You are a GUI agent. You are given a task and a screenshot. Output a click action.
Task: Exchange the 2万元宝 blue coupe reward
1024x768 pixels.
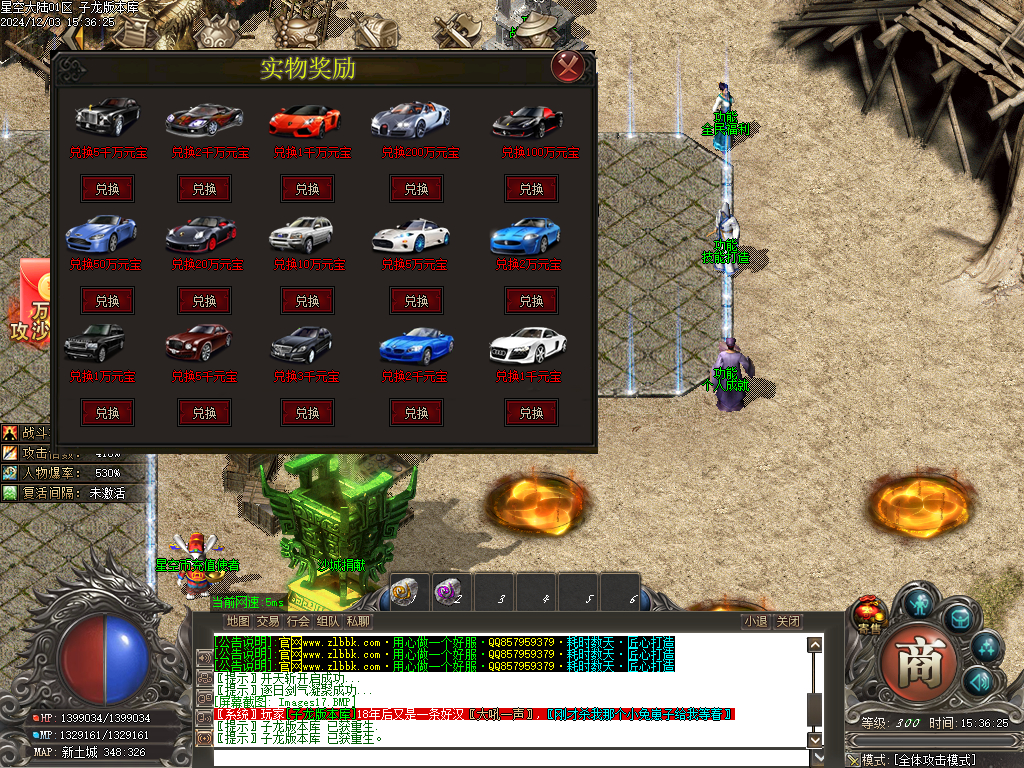click(531, 301)
